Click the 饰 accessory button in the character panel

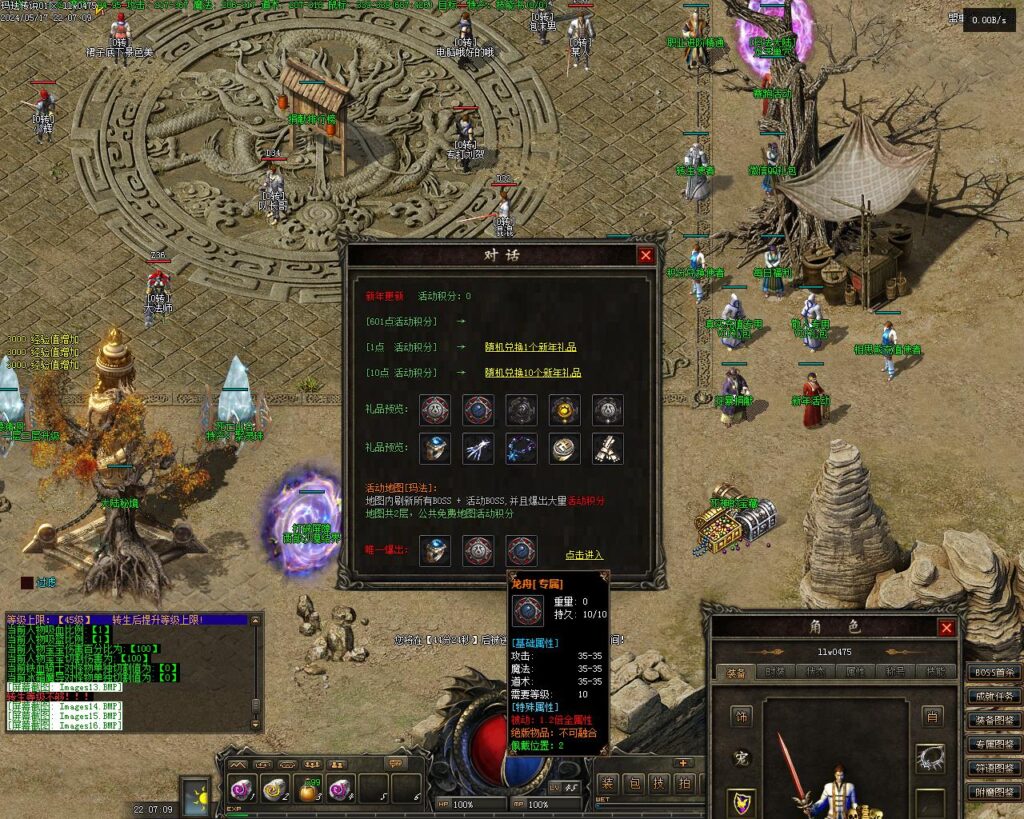click(x=741, y=715)
